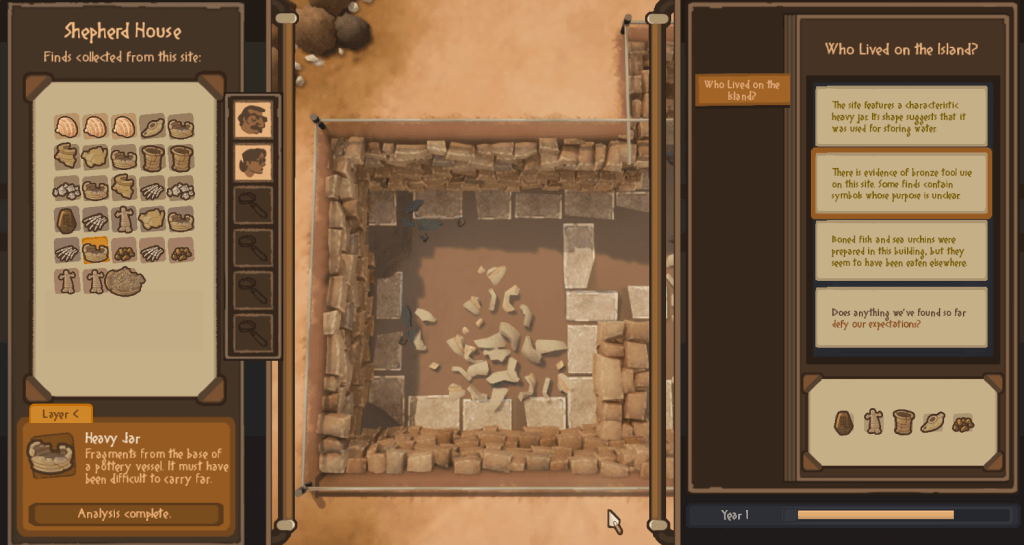Select the highlighted Heavy Jar find
1024x545 pixels.
96,251
